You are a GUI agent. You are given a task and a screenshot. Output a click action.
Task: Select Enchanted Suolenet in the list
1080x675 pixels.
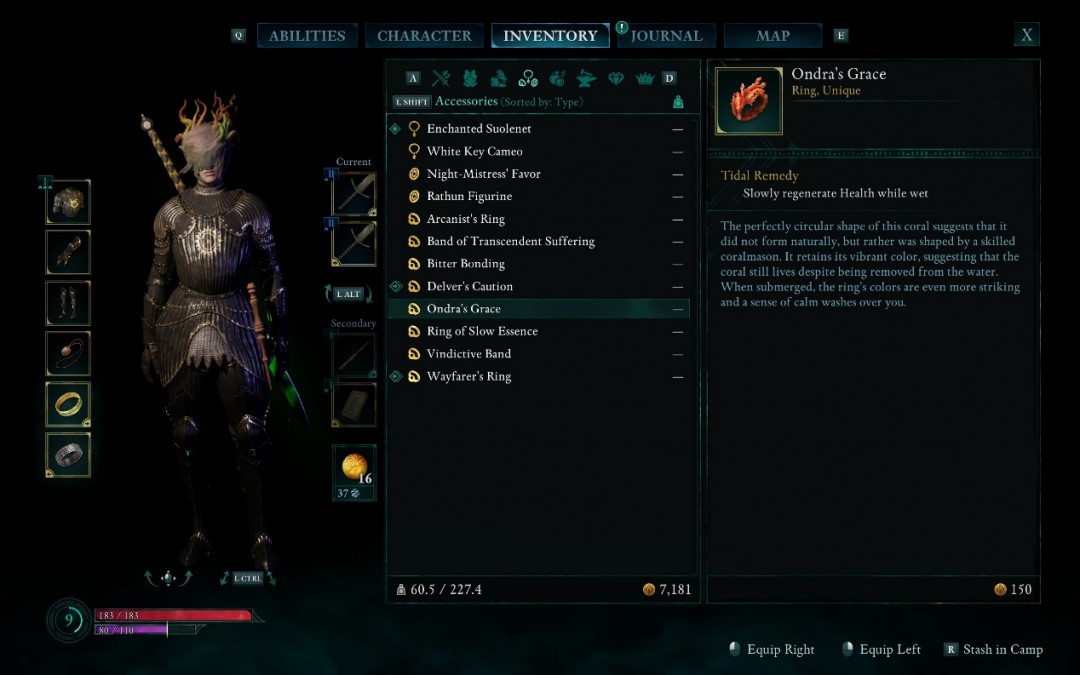pos(479,129)
